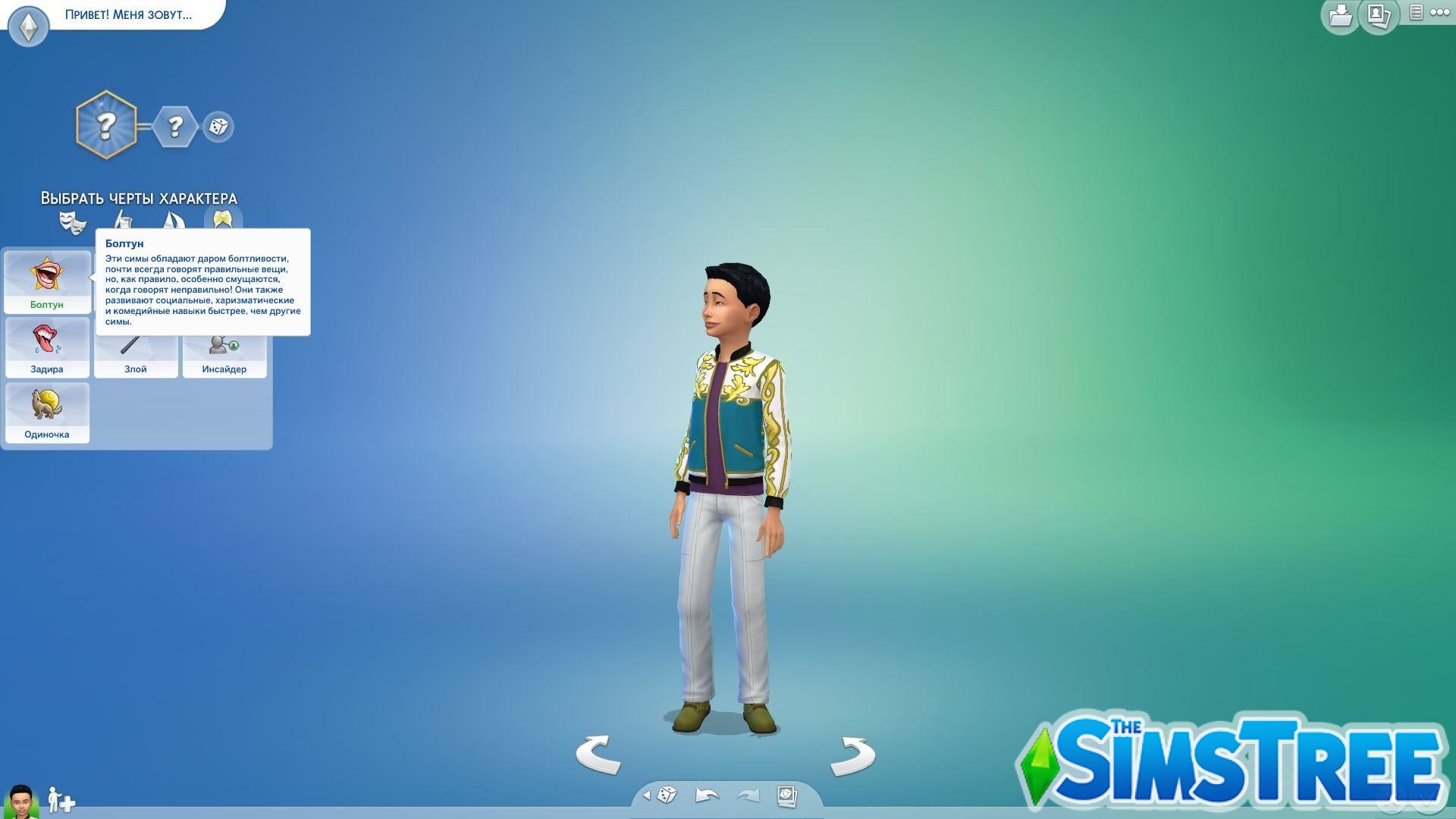Open the save/load household icon top right
This screenshot has width=1456, height=819.
pyautogui.click(x=1339, y=17)
